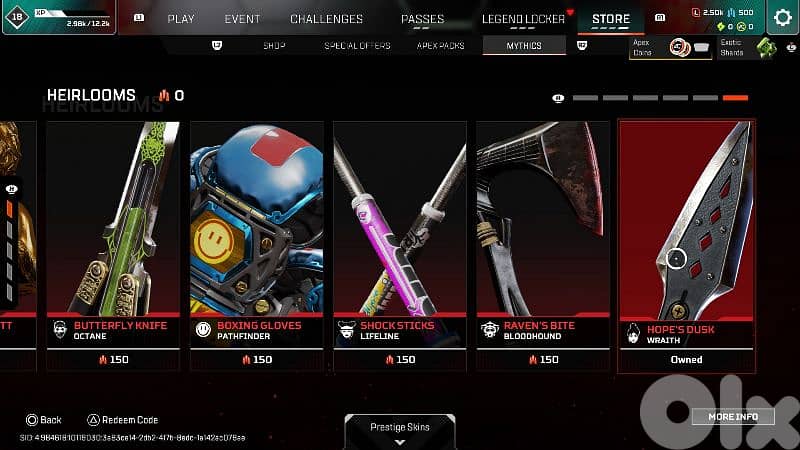Choose the Raven's Bite Bloodhound heirloom

542,246
